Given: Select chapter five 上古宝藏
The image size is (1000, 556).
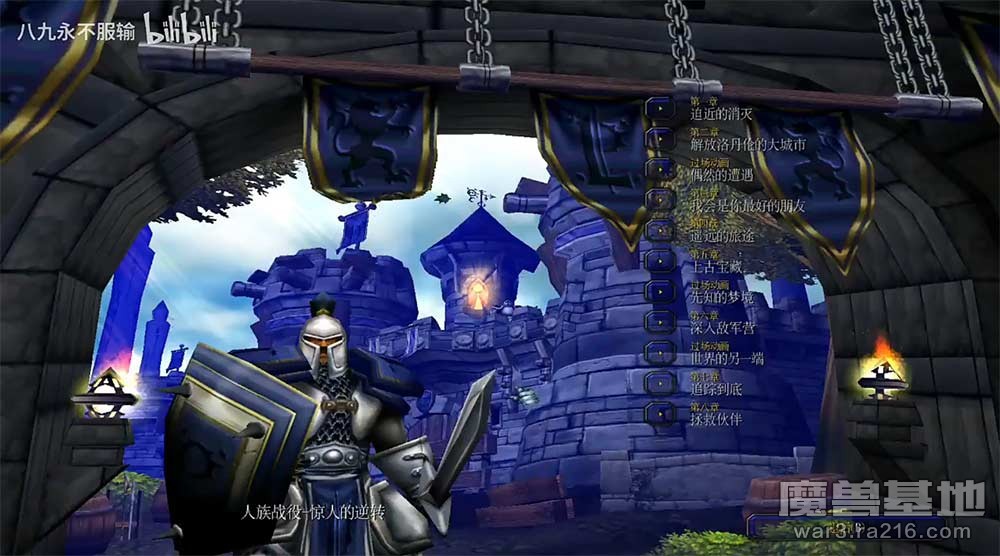Looking at the screenshot, I should pos(658,260).
